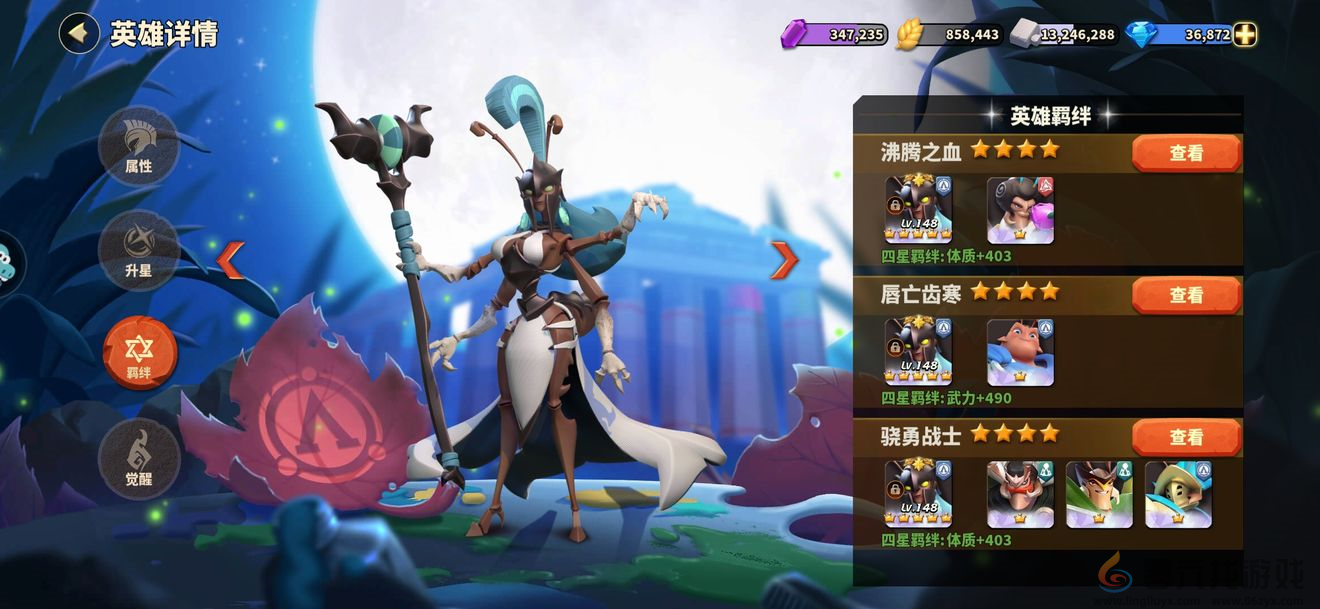
Task: Click the golden wheat currency icon
Action: 910,35
